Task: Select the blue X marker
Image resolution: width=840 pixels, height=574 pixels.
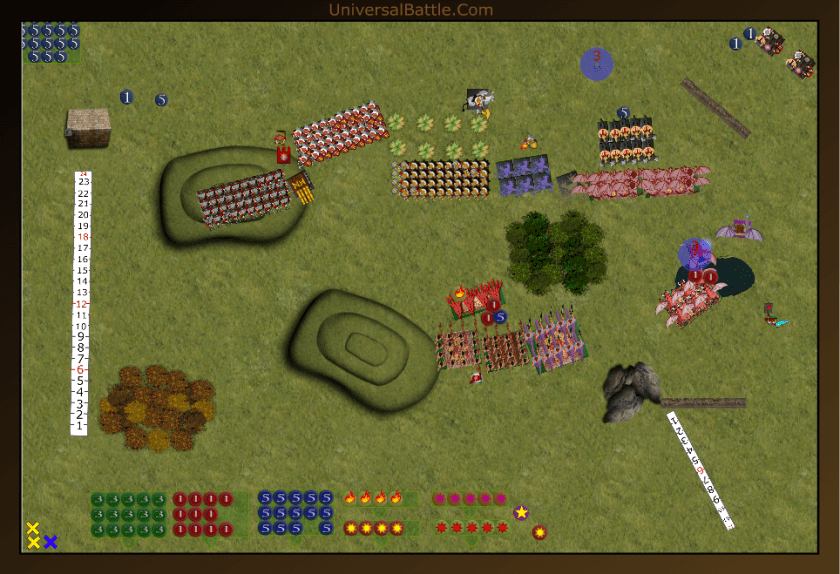Action: pos(50,542)
